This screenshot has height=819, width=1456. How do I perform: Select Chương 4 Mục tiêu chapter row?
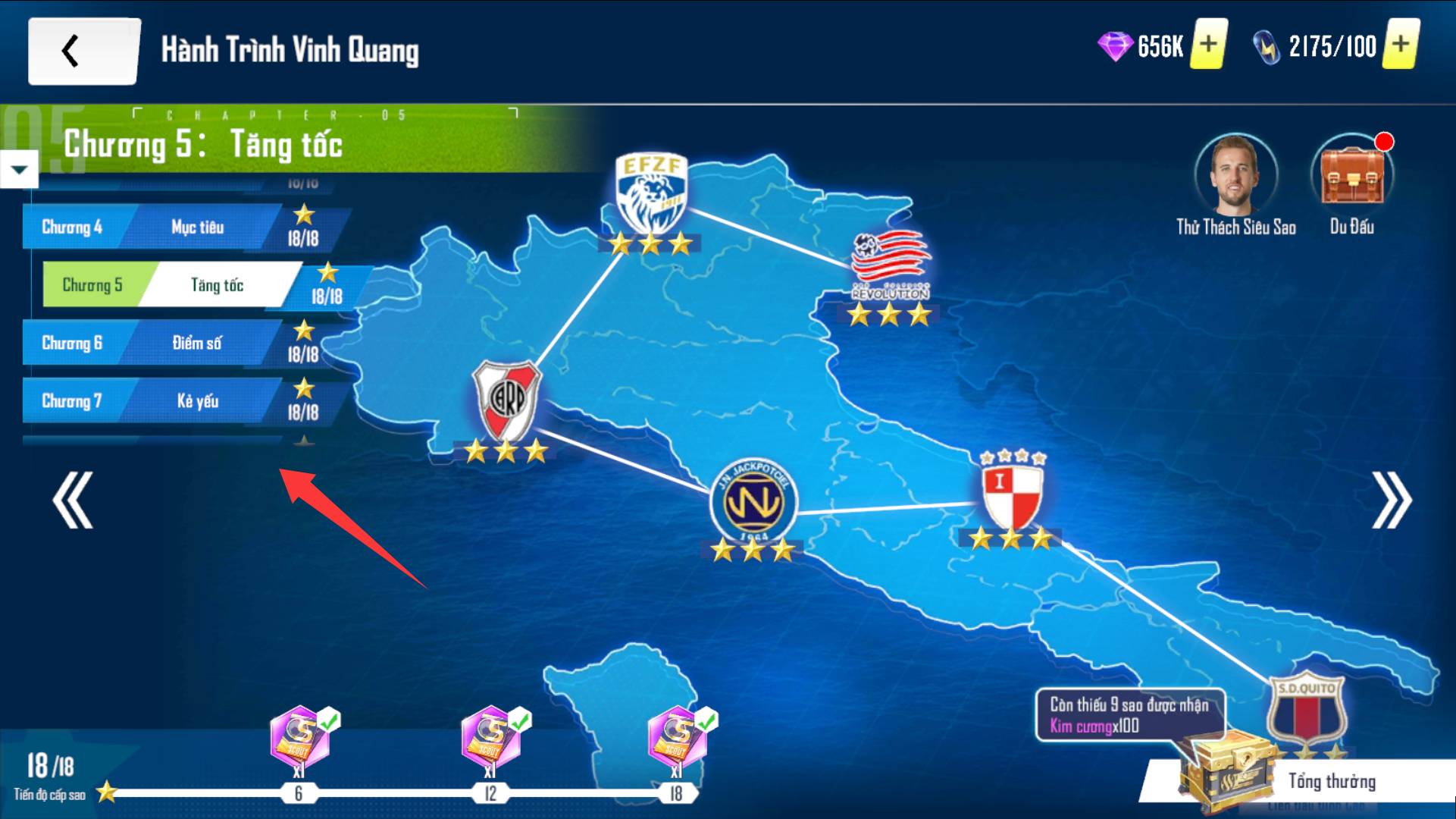point(152,227)
